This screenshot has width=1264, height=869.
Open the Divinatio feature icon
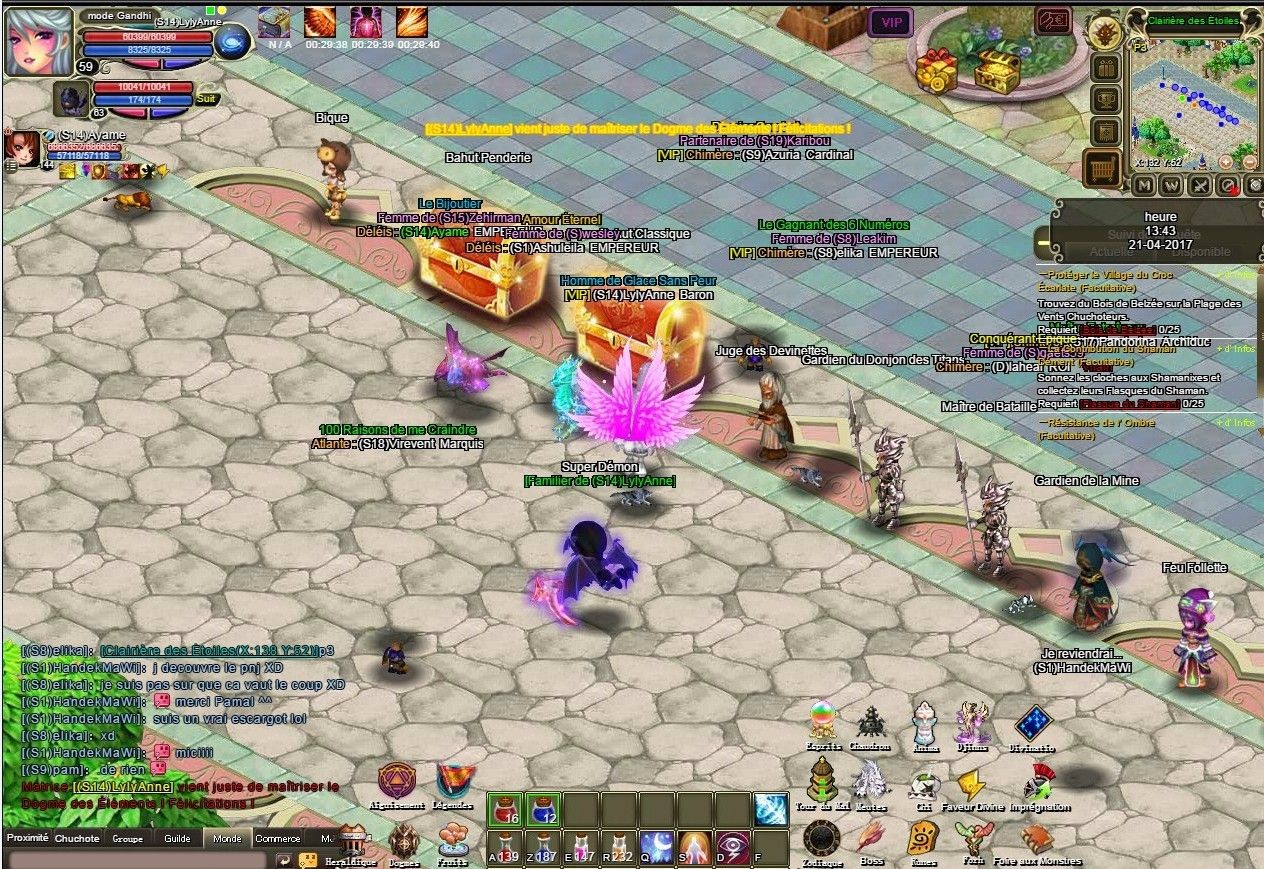pos(1033,725)
